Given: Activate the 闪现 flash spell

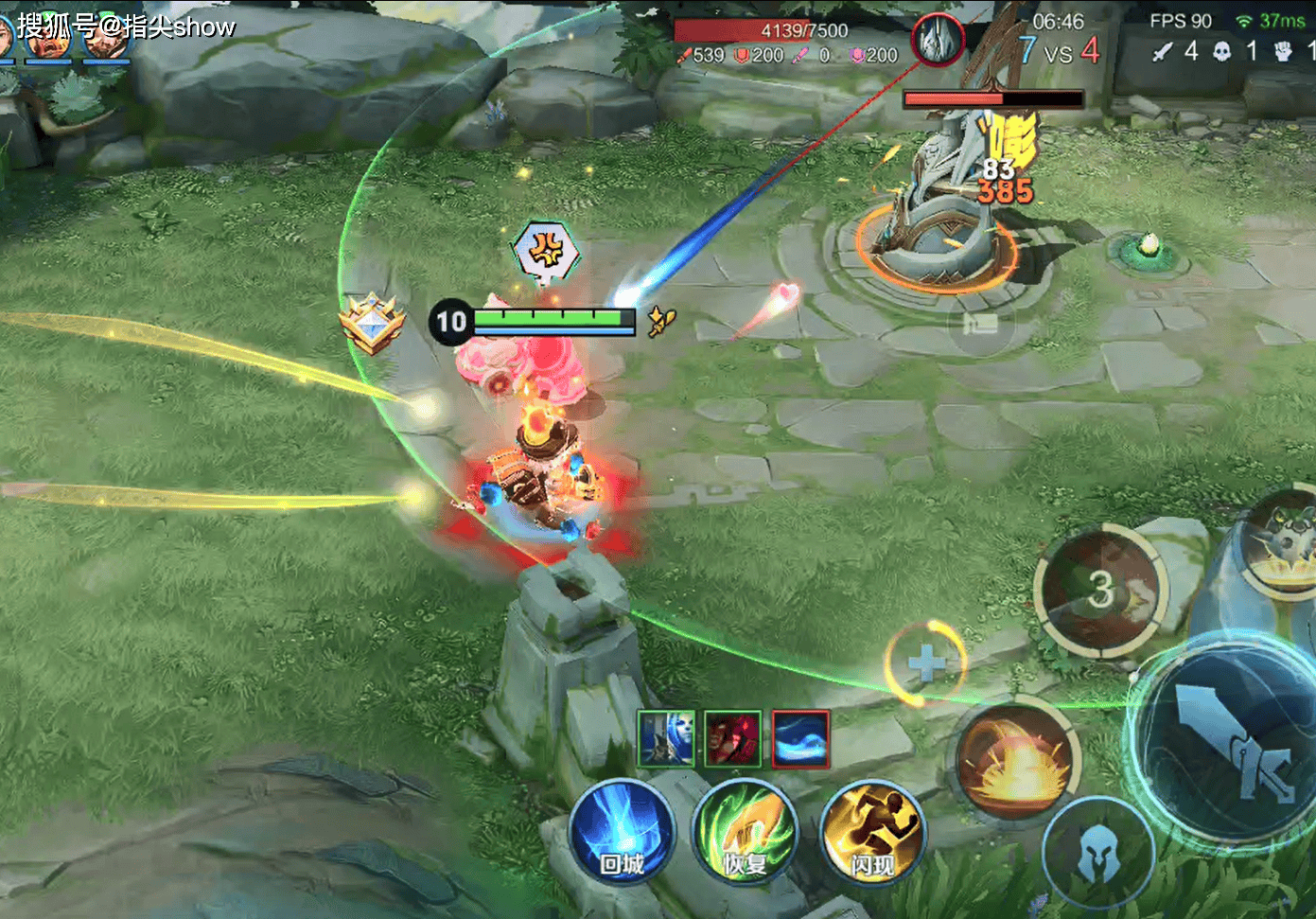Looking at the screenshot, I should point(871,832).
